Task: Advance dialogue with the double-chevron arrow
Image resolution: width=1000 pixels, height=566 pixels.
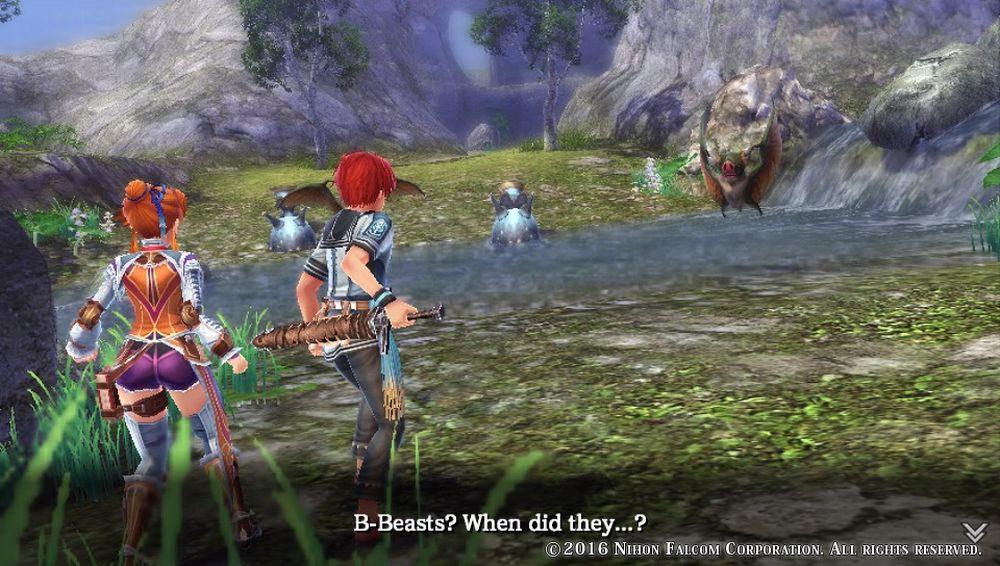Action: [x=974, y=531]
